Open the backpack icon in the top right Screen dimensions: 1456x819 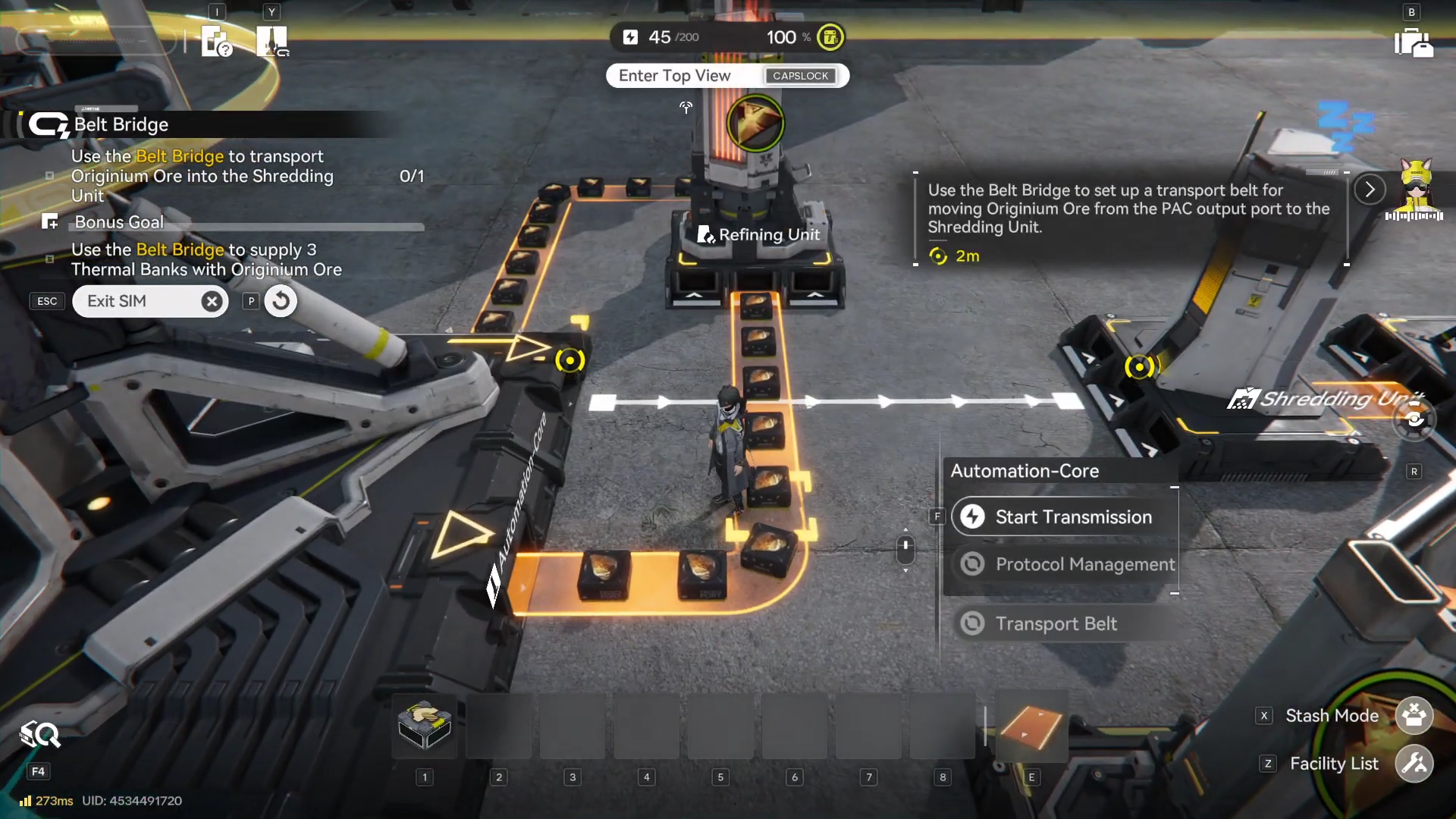[x=1413, y=42]
